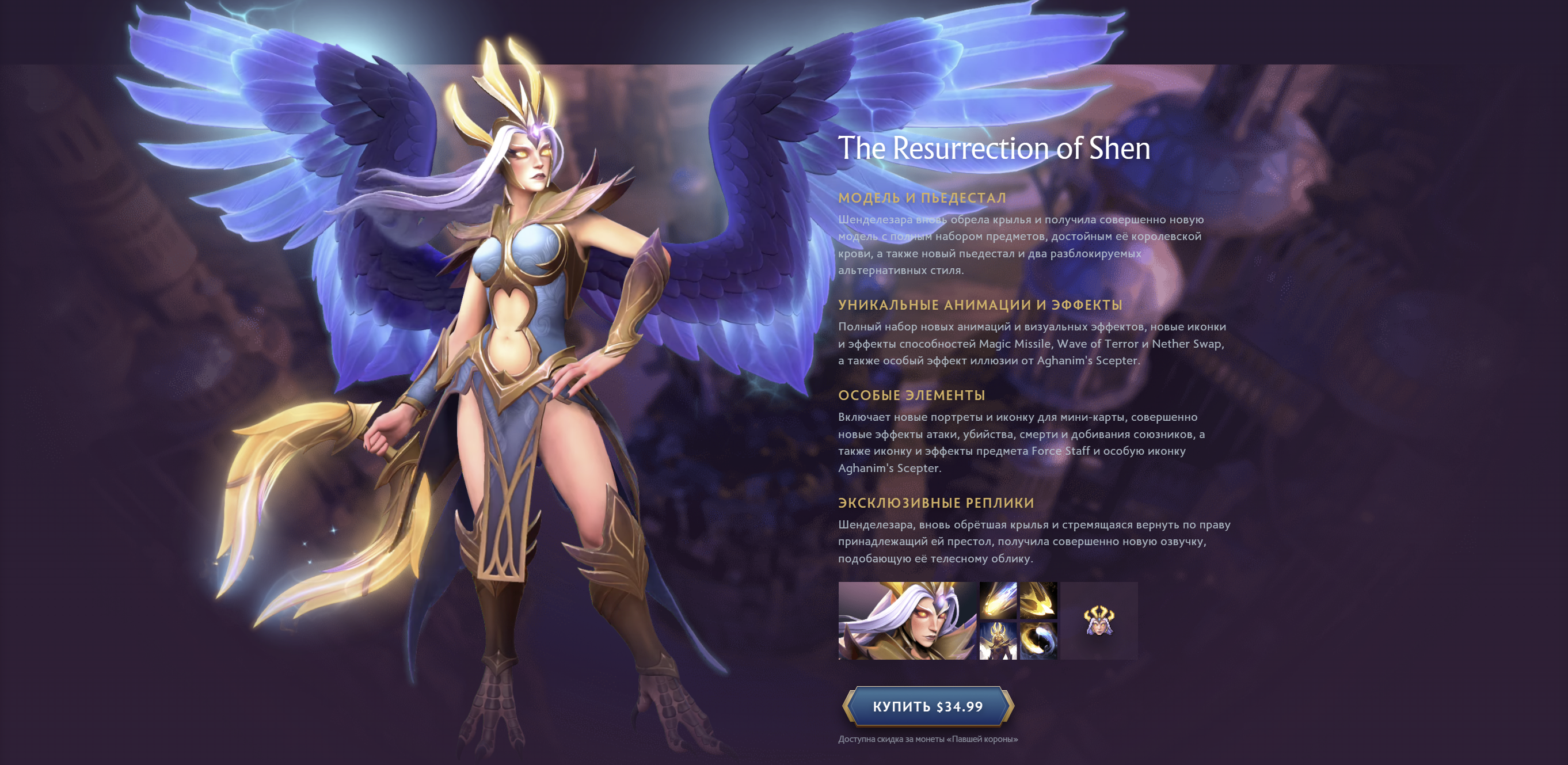The width and height of the screenshot is (1568, 765).
Task: Click the pixel-art minimap hero icon
Action: pos(1099,621)
